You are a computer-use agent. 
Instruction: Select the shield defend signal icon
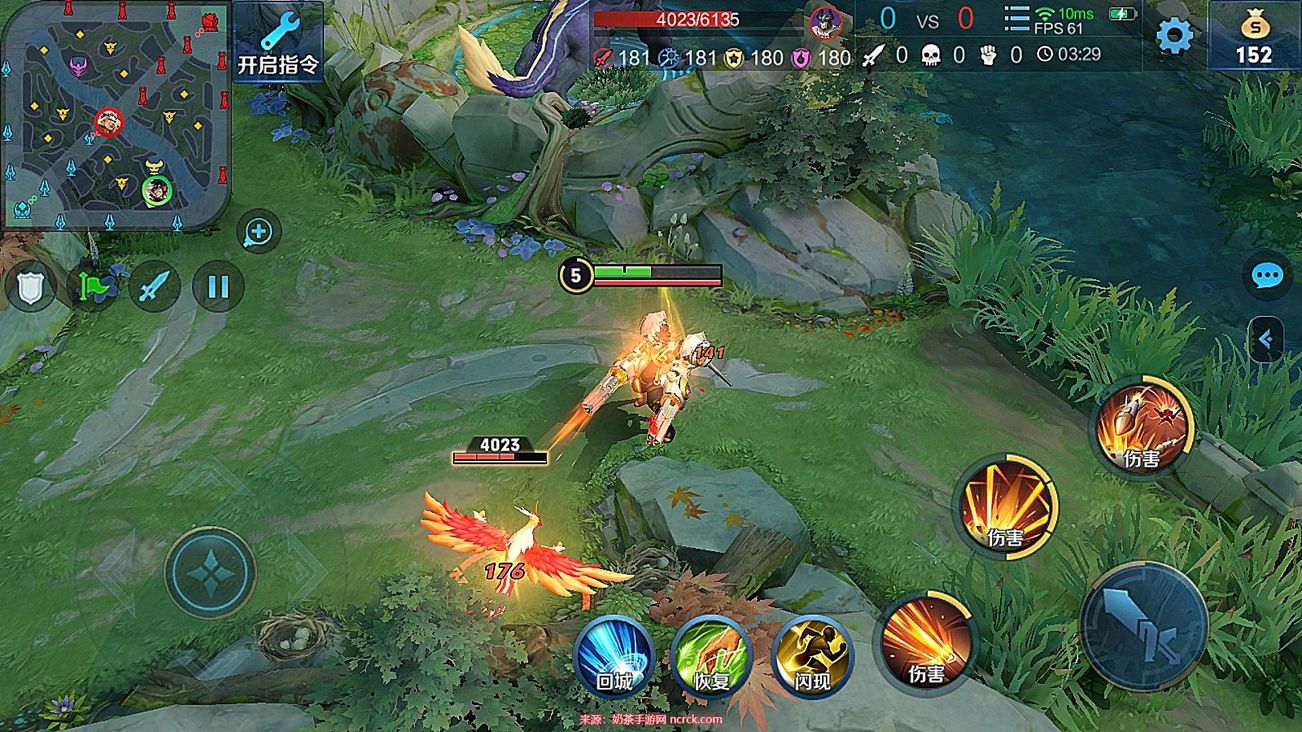pyautogui.click(x=31, y=288)
